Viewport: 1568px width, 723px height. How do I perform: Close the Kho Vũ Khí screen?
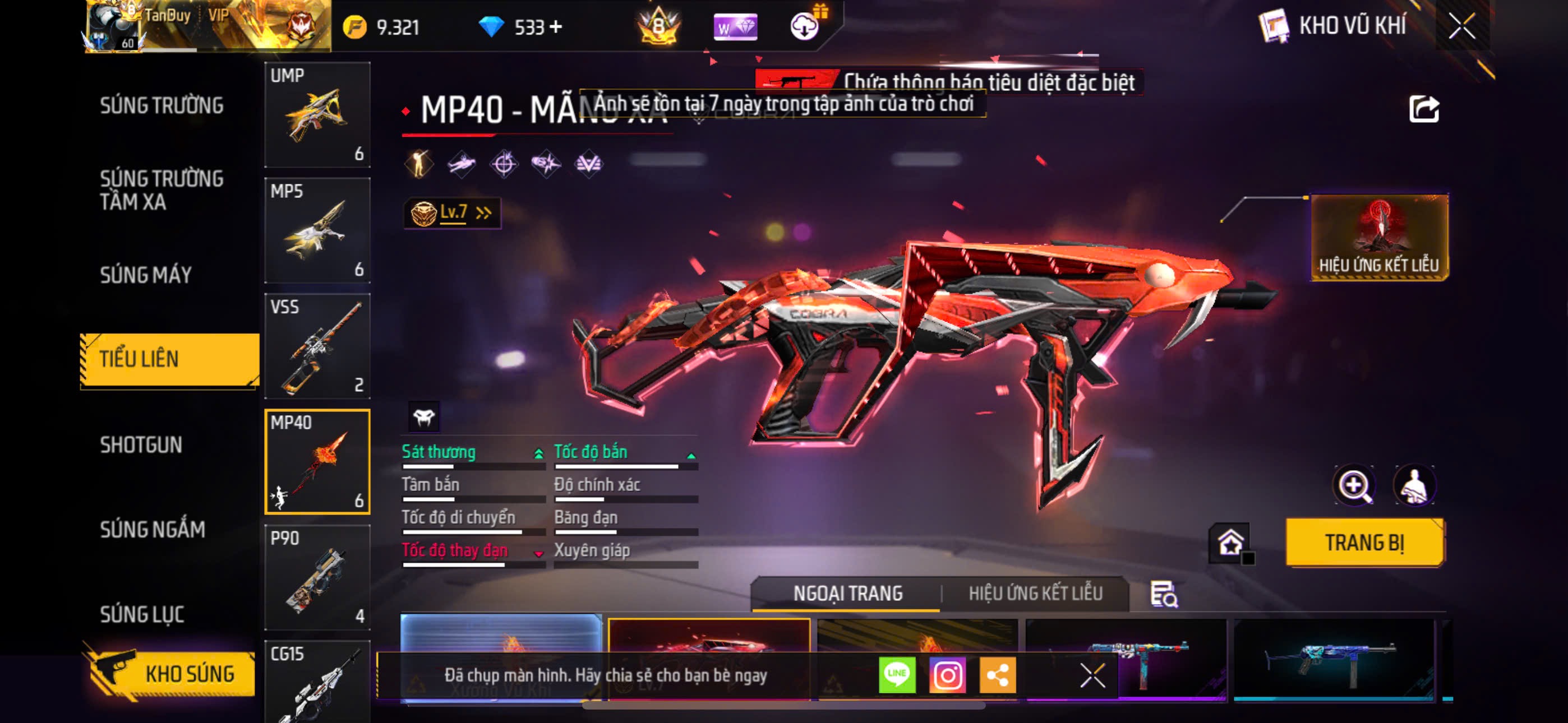coord(1461,26)
